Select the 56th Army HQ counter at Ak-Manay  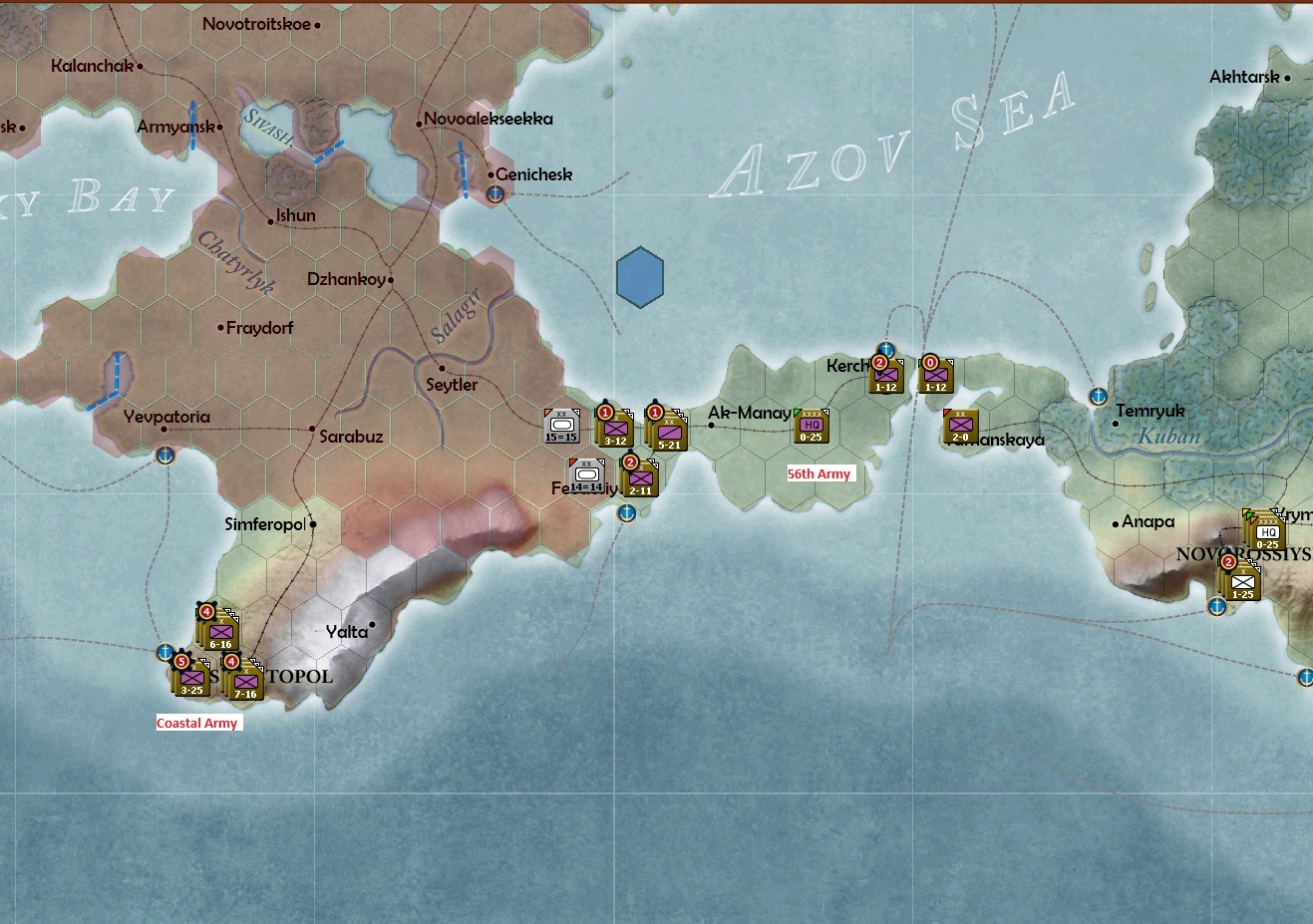point(813,424)
